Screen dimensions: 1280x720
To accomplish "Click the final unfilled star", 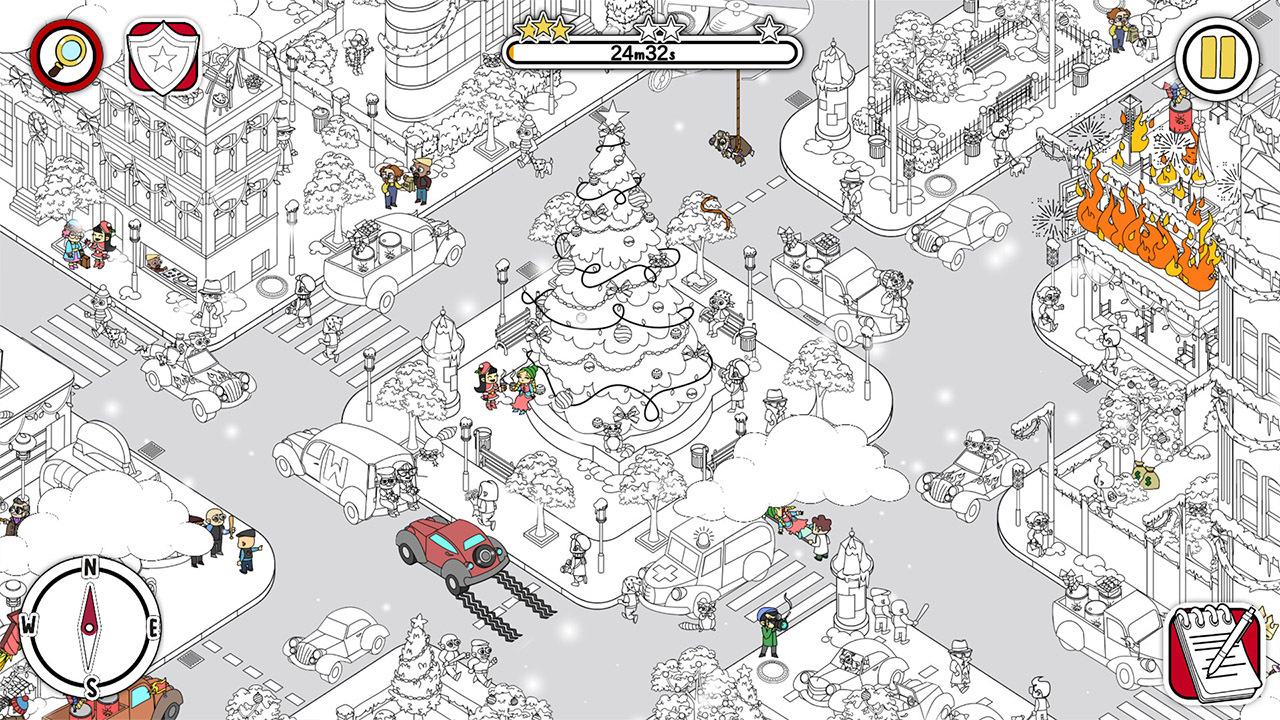I will tap(769, 31).
